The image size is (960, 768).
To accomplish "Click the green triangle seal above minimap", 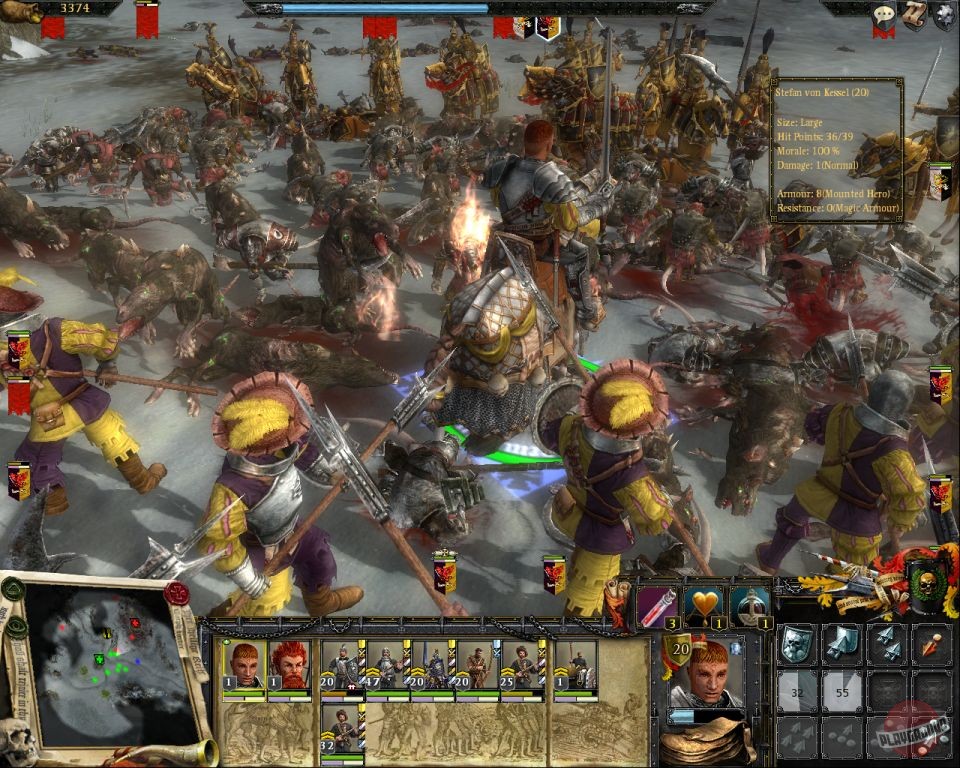I will pyautogui.click(x=13, y=590).
